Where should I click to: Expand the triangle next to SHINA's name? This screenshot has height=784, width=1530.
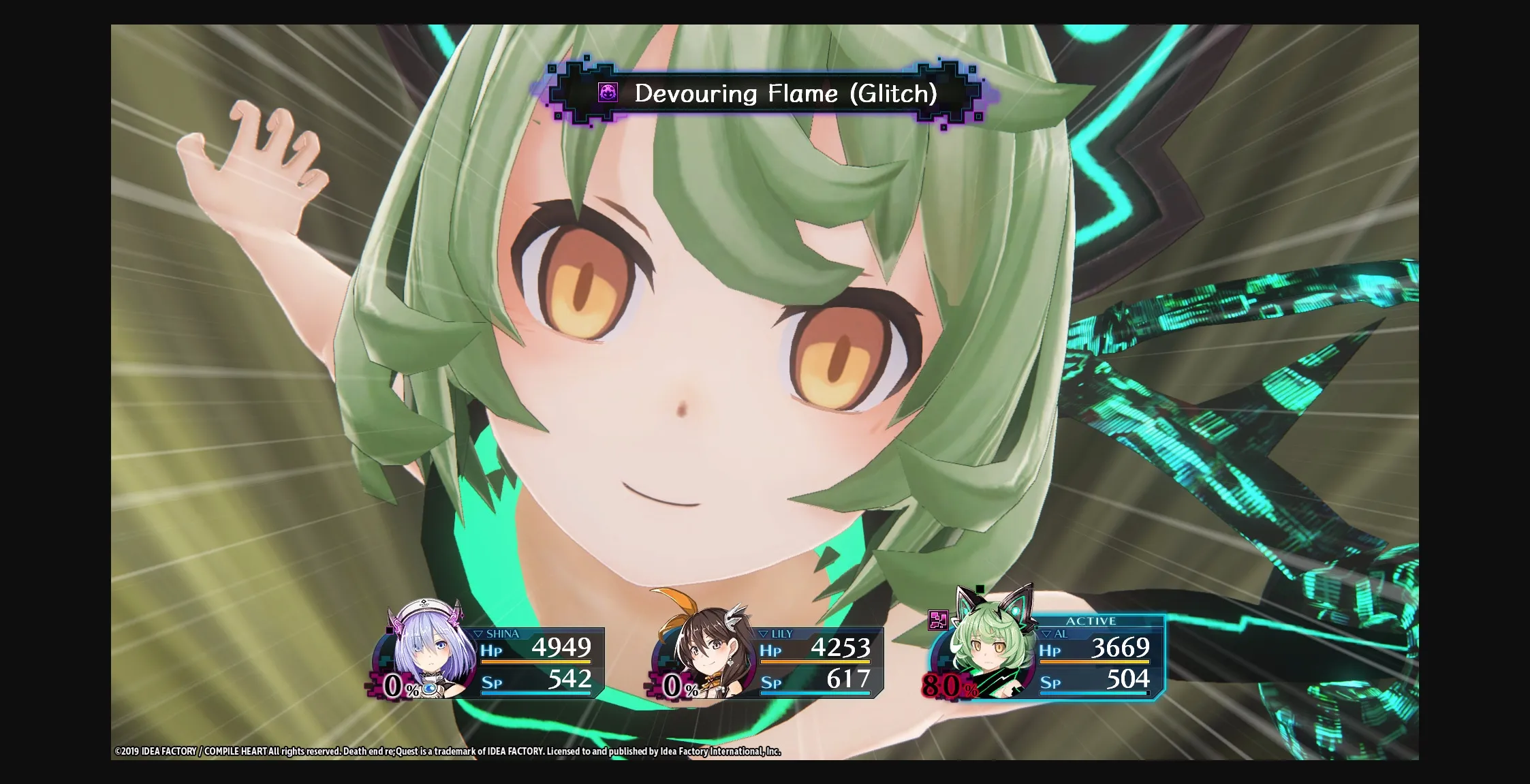(x=480, y=633)
